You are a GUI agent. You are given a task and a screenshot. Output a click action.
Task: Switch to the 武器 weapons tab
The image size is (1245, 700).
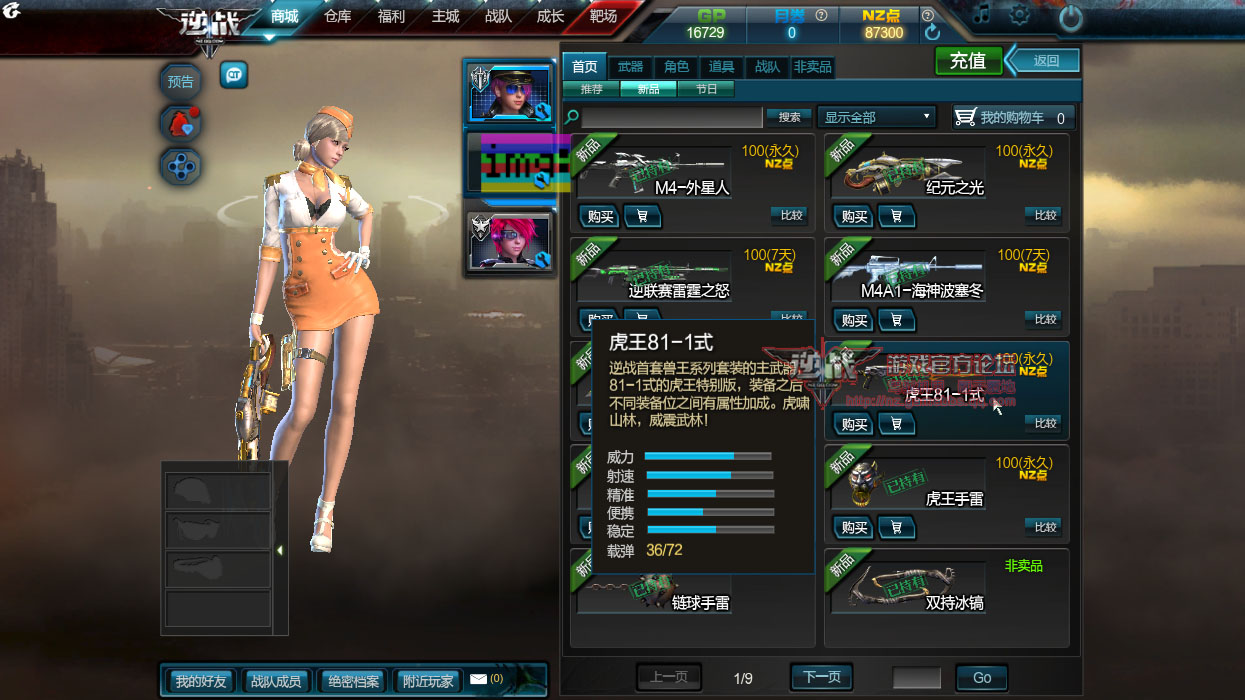(x=630, y=67)
